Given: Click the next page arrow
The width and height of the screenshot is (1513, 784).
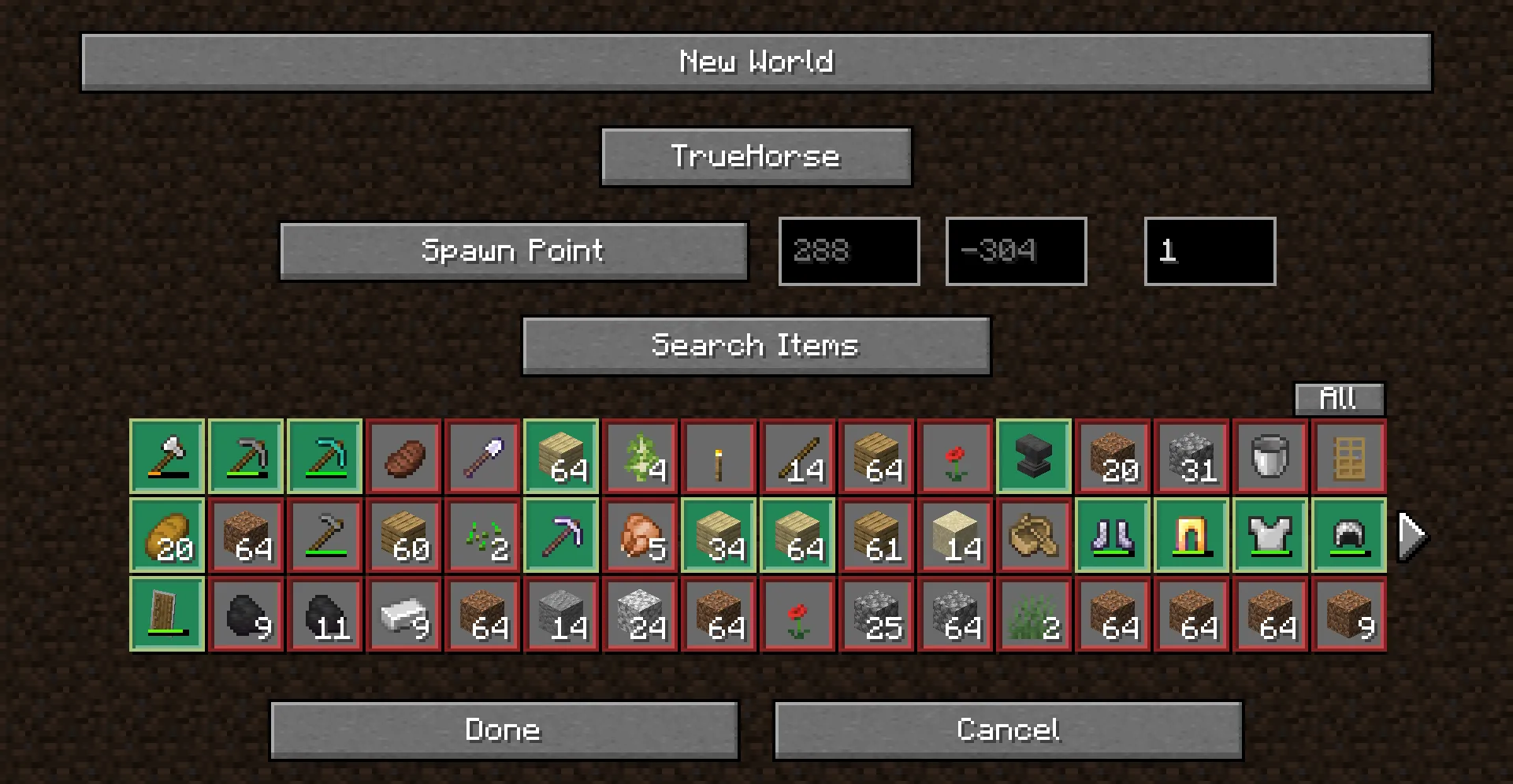Looking at the screenshot, I should (x=1410, y=534).
